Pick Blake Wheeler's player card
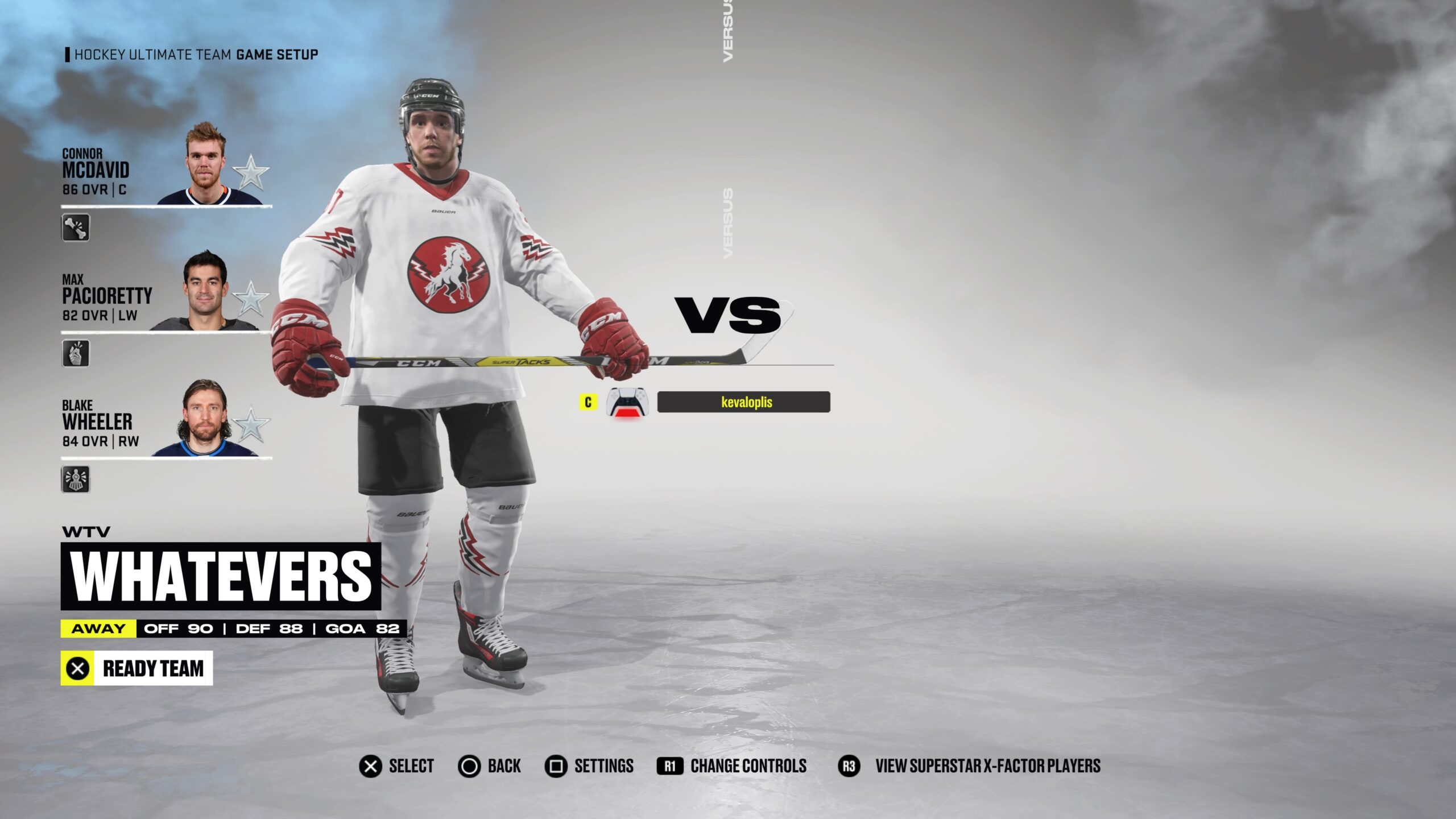Viewport: 1456px width, 819px height. click(165, 420)
